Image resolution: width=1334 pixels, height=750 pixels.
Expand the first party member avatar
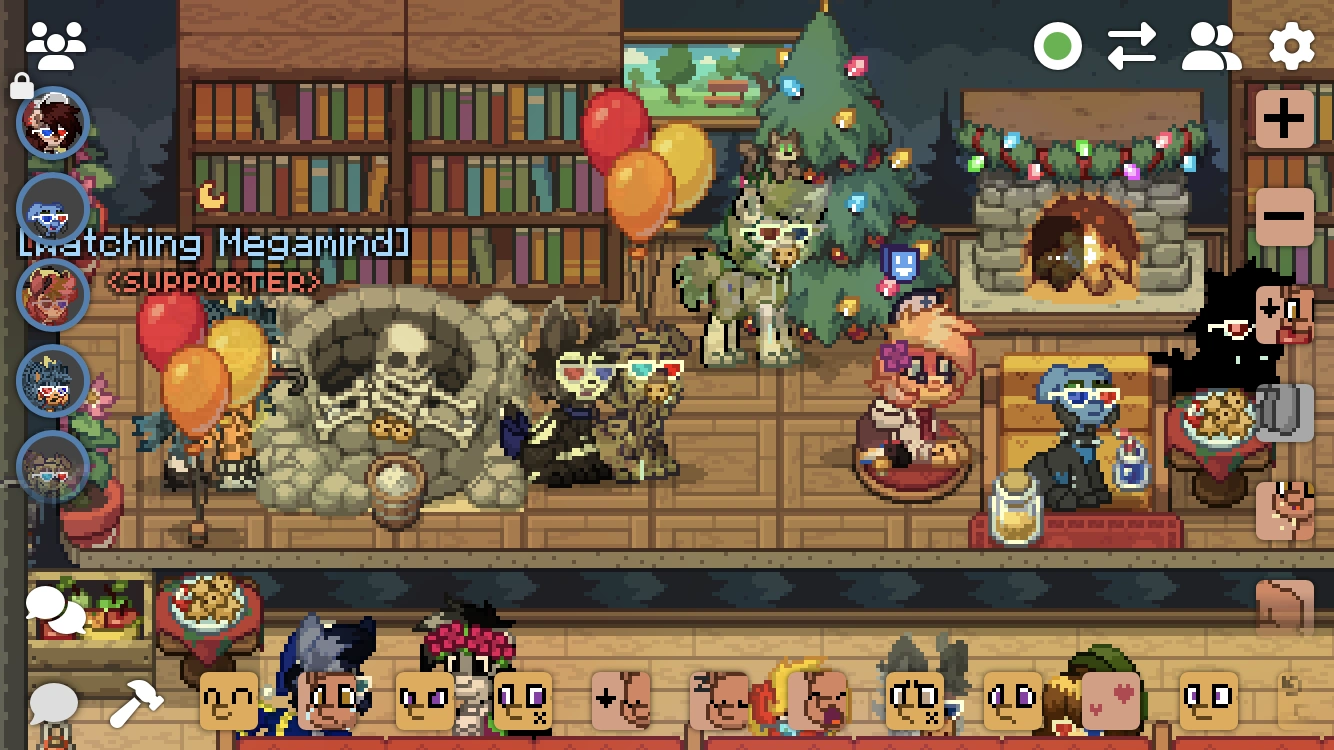coord(52,124)
